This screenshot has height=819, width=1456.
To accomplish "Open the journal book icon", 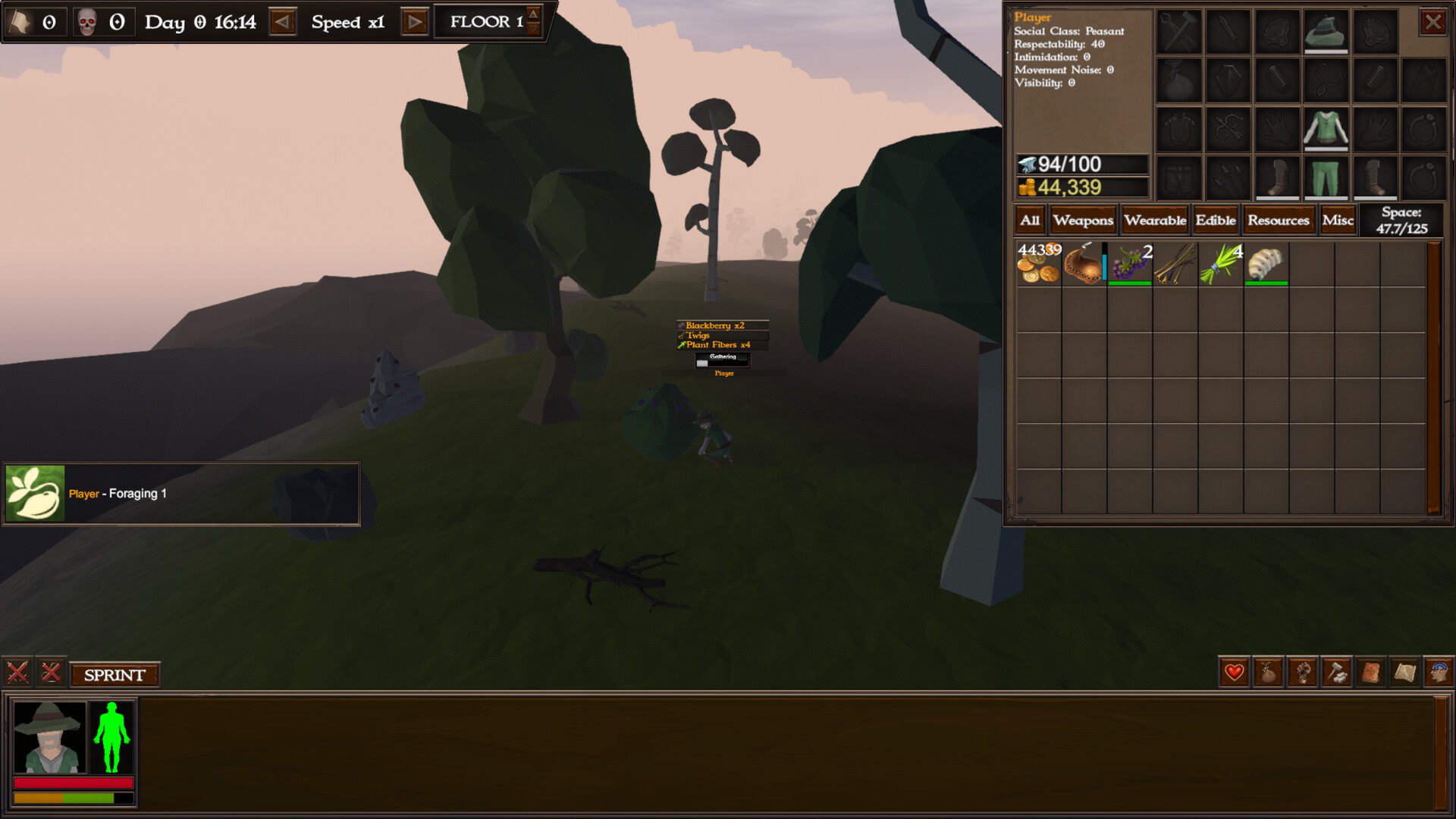I will [x=1370, y=673].
